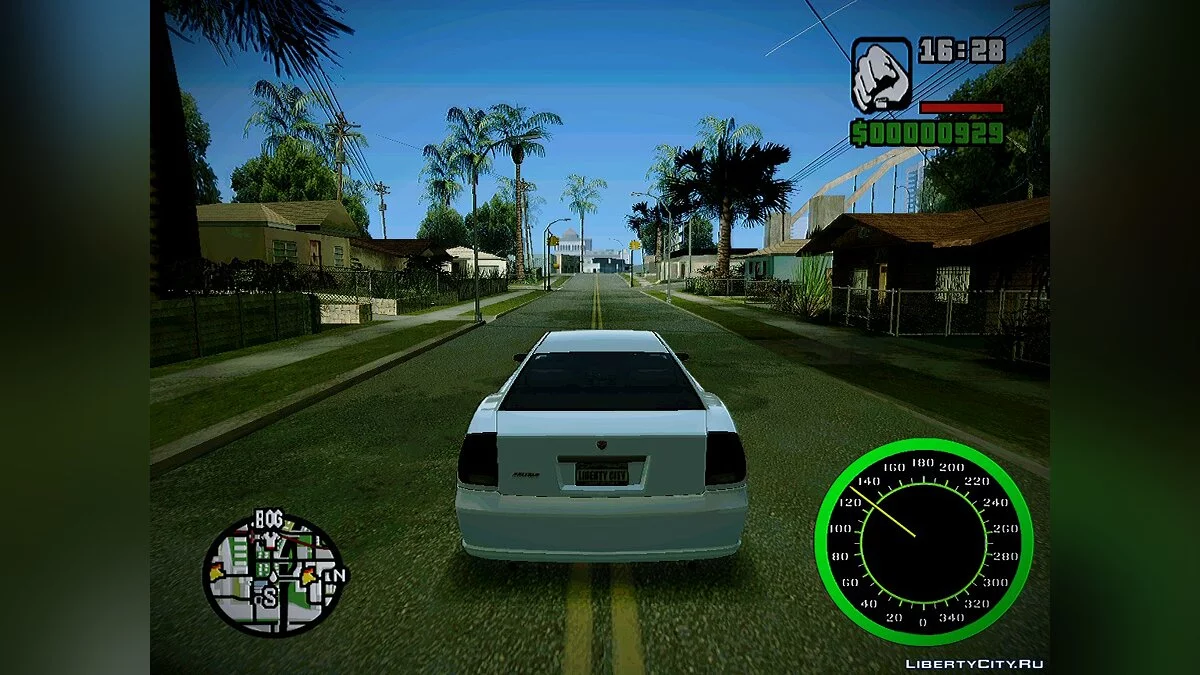
Task: Click the LibertyCity.Ru watermark link
Action: pyautogui.click(x=973, y=664)
